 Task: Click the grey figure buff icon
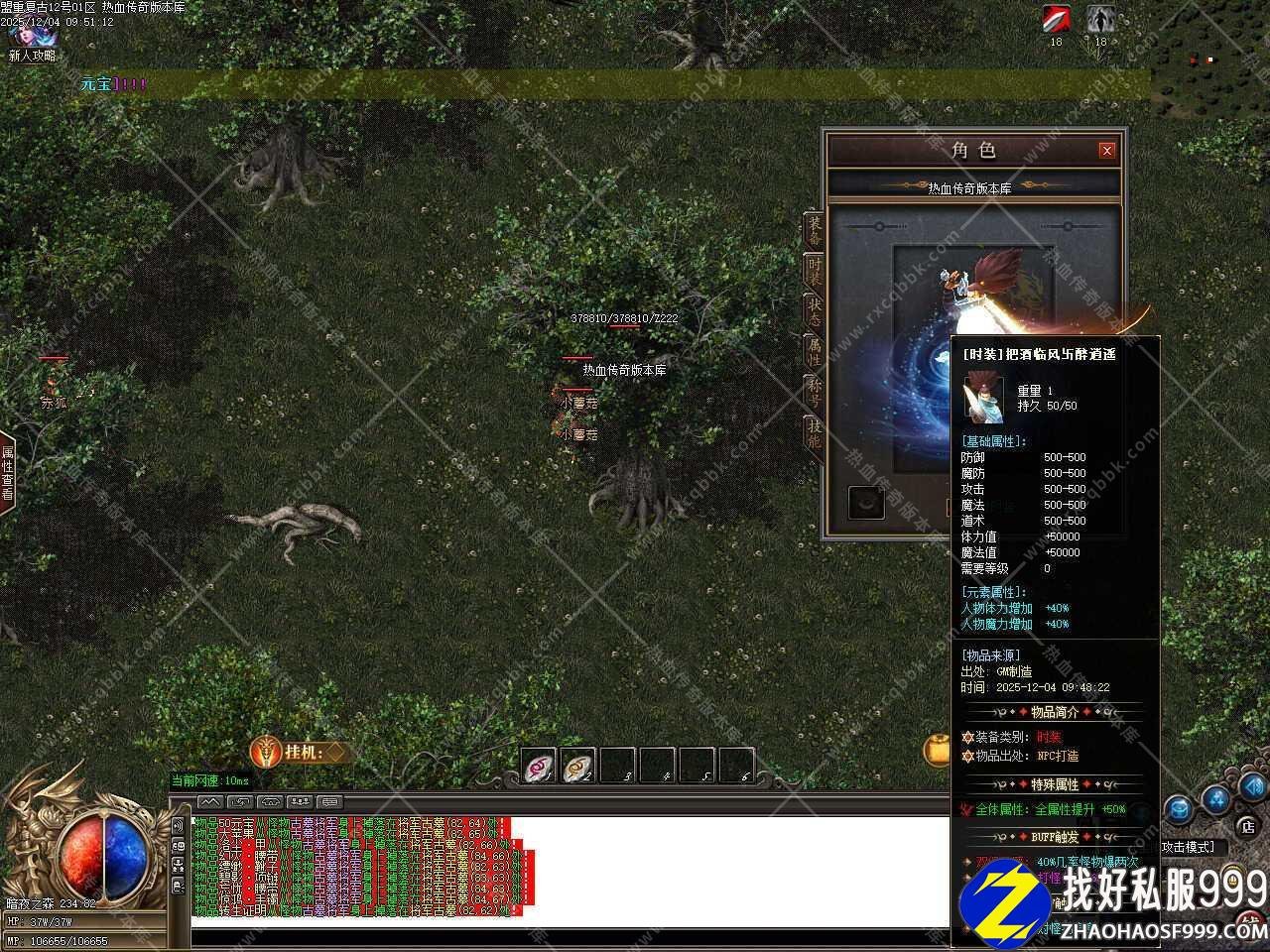(x=1100, y=19)
